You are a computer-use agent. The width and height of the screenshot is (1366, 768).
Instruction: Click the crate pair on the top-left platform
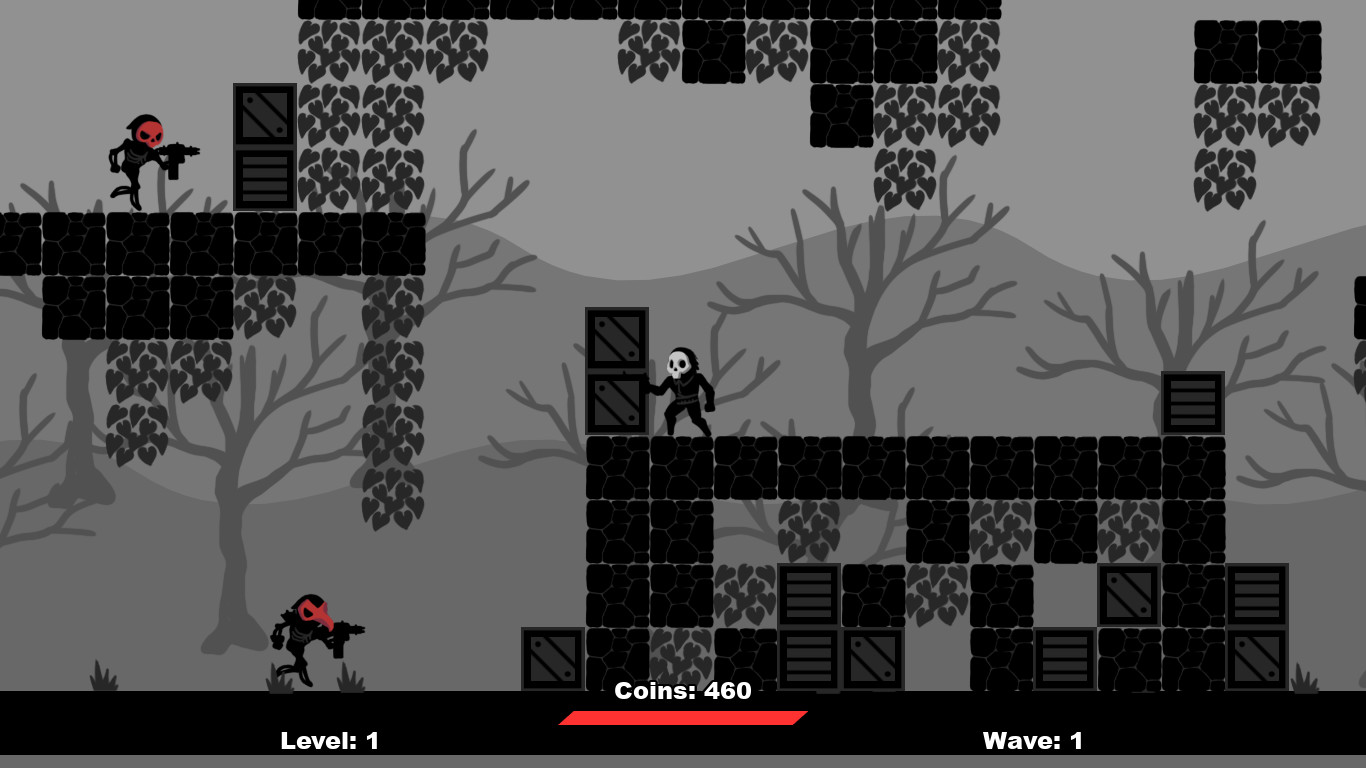pyautogui.click(x=262, y=145)
